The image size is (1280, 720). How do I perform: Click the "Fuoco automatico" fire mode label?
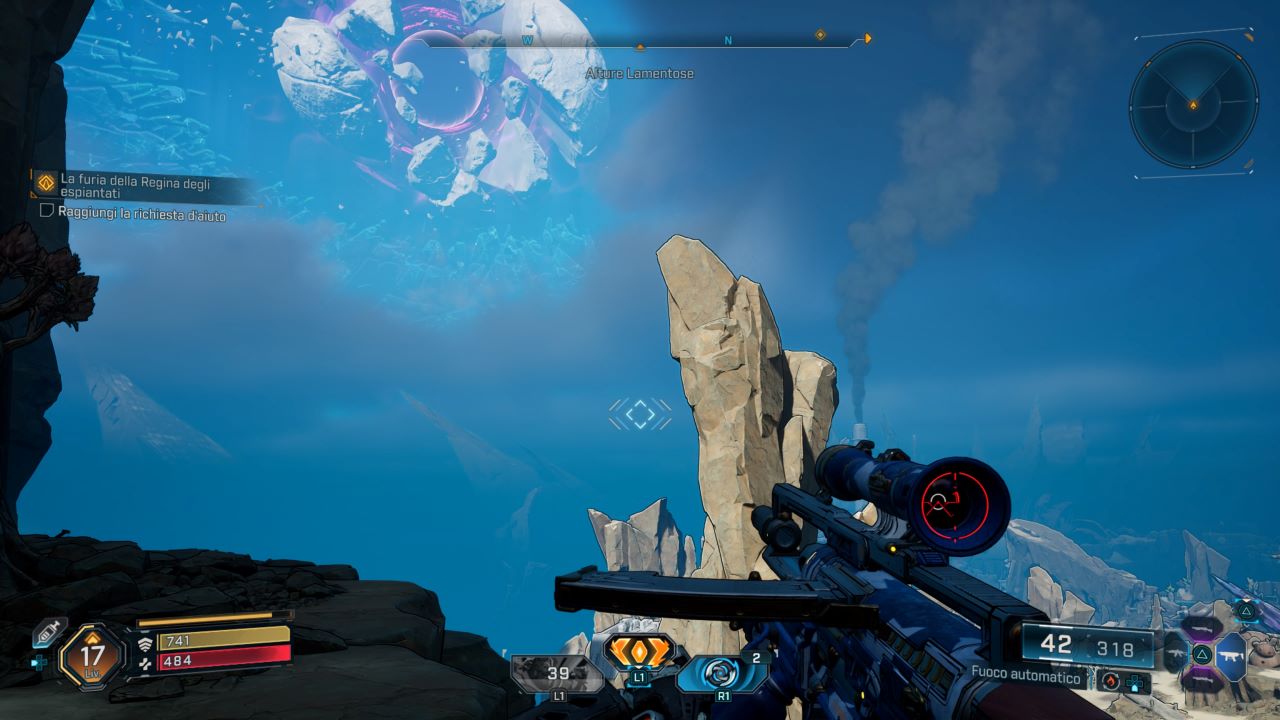tap(1027, 677)
